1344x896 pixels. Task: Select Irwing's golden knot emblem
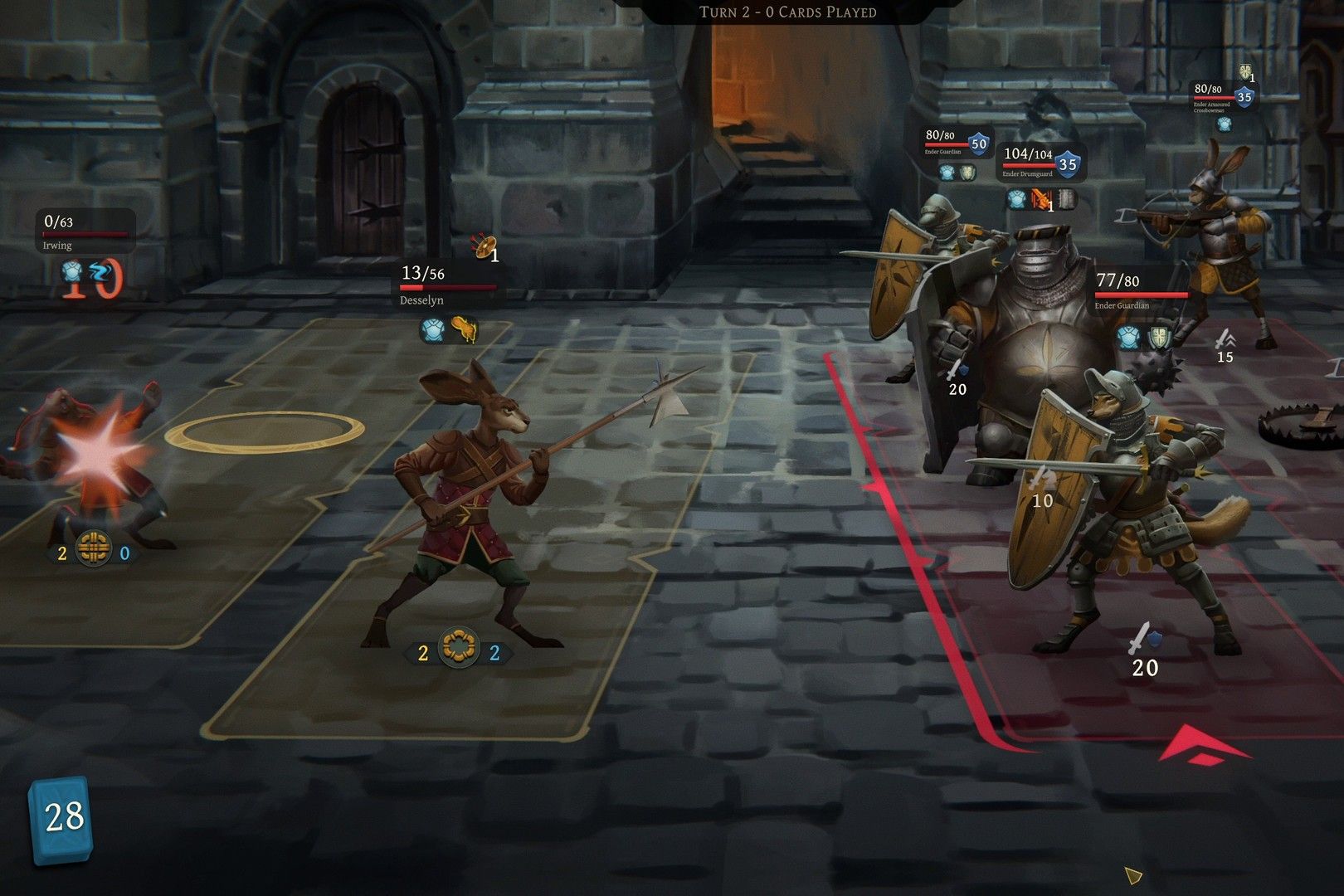pos(93,548)
